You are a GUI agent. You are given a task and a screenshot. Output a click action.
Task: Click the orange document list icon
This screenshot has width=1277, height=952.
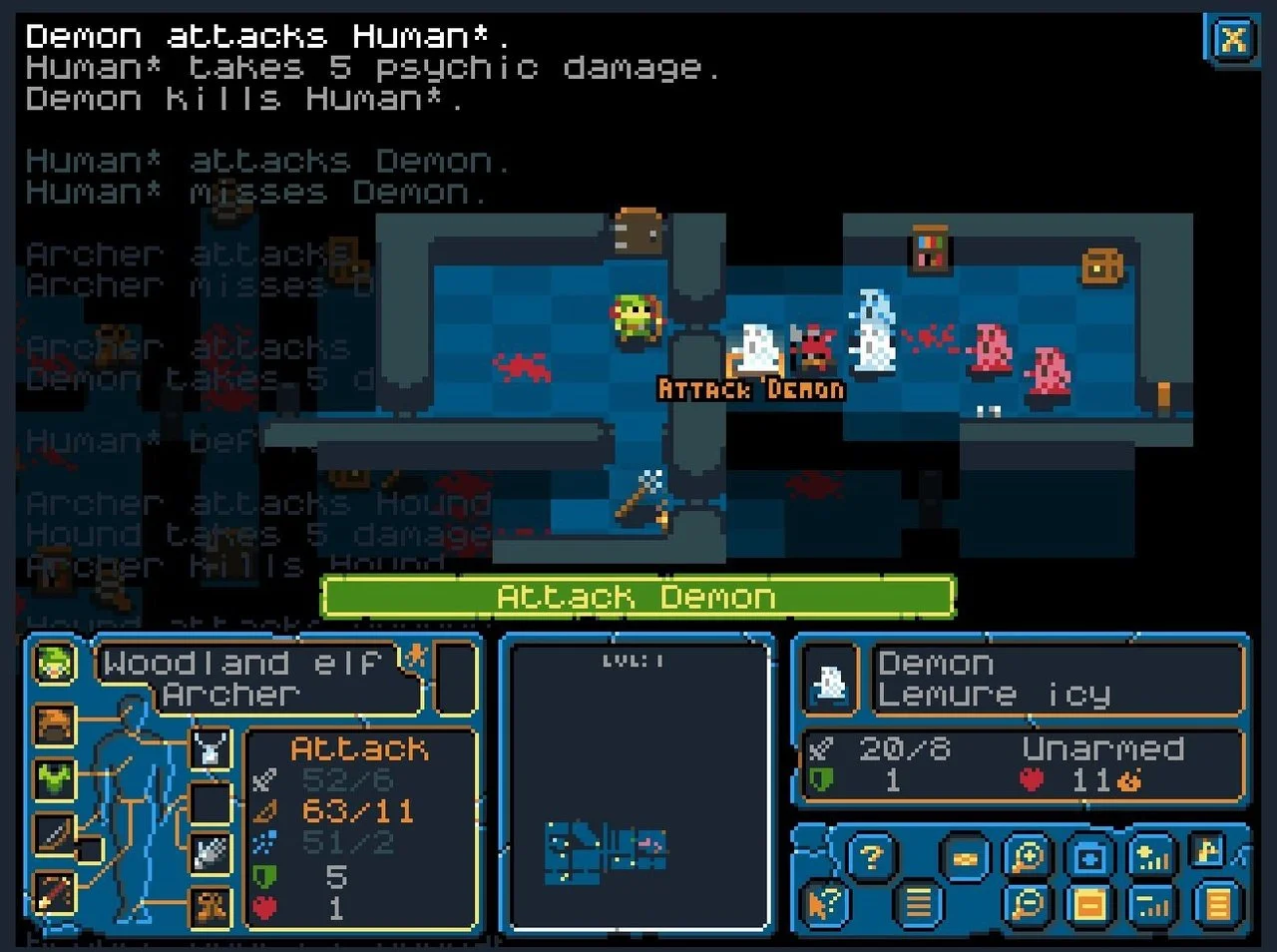click(1089, 904)
